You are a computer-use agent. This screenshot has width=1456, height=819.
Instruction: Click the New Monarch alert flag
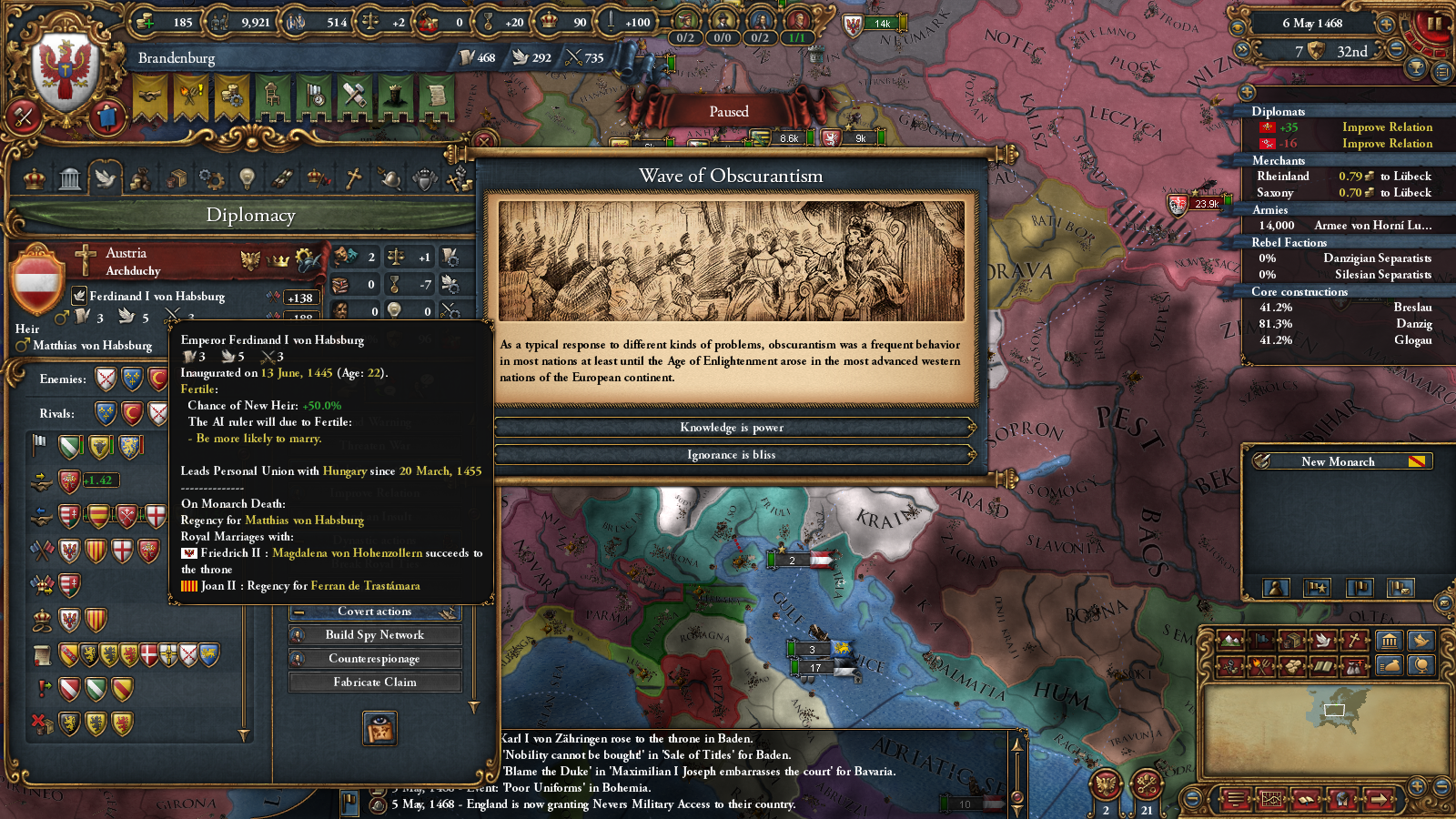1418,461
